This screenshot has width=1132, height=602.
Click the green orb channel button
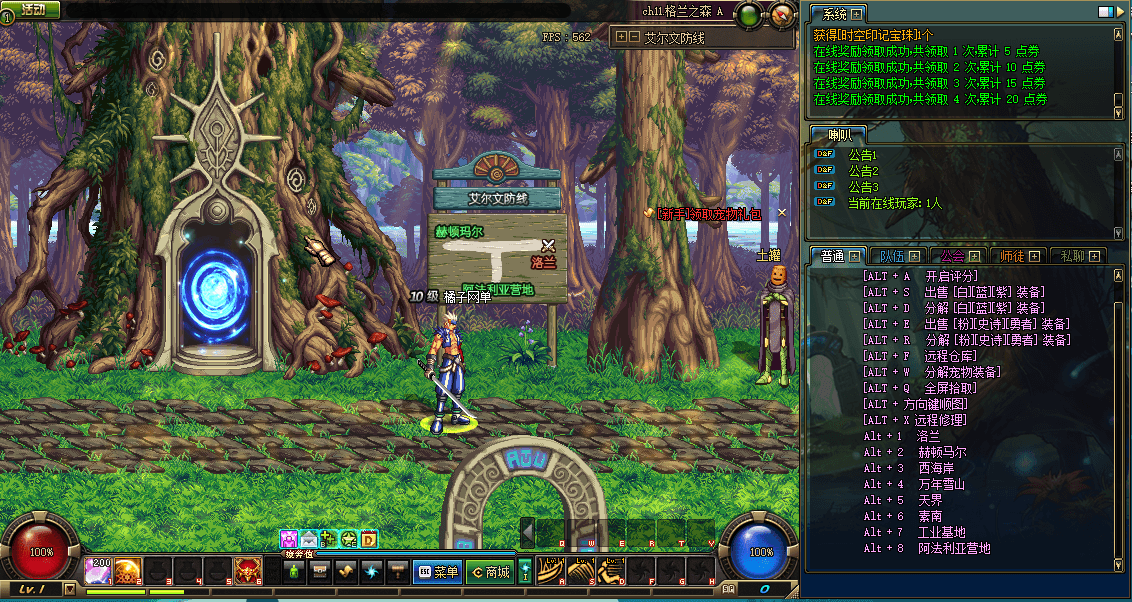coord(749,15)
